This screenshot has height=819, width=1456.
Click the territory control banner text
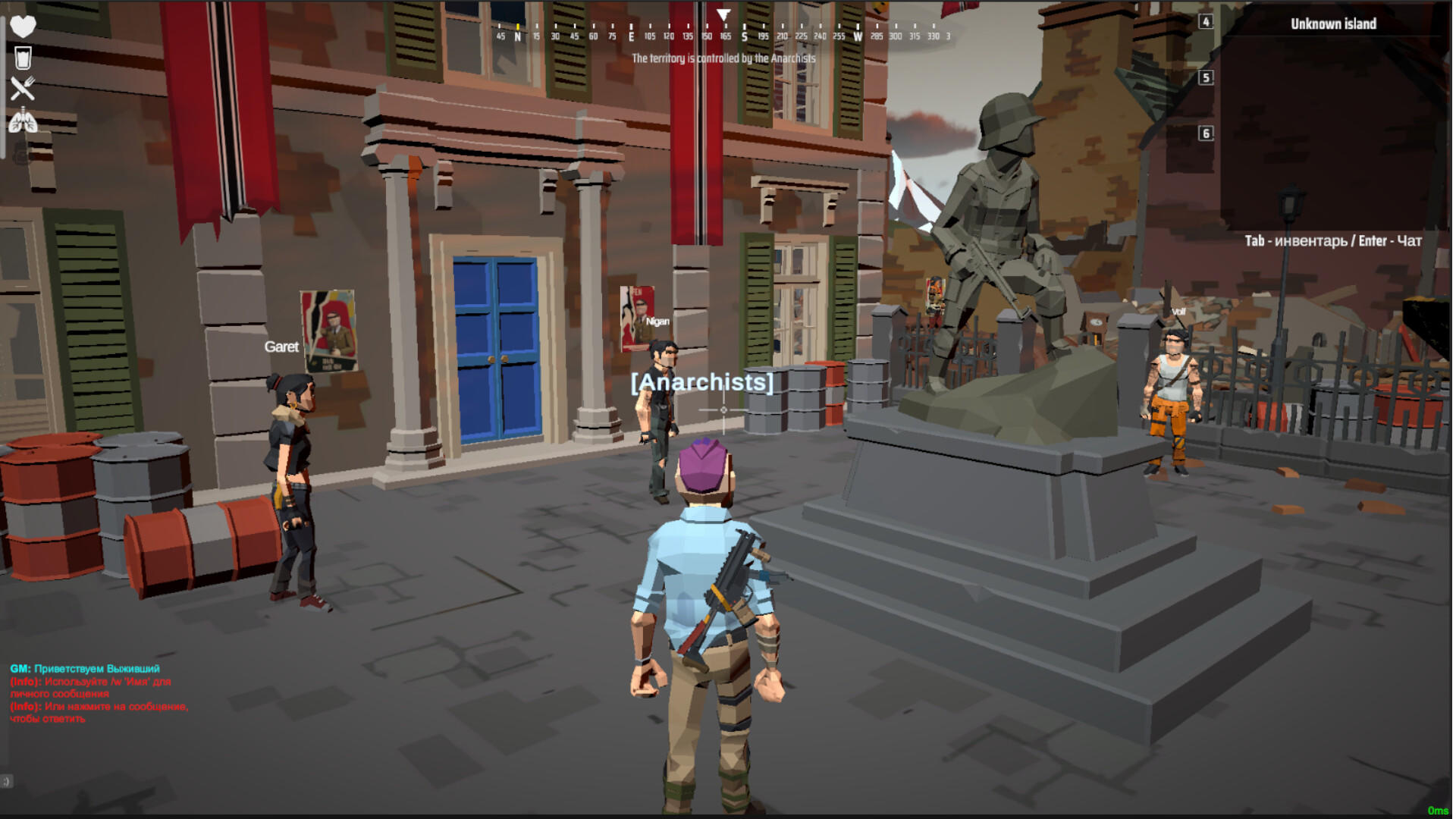click(724, 57)
